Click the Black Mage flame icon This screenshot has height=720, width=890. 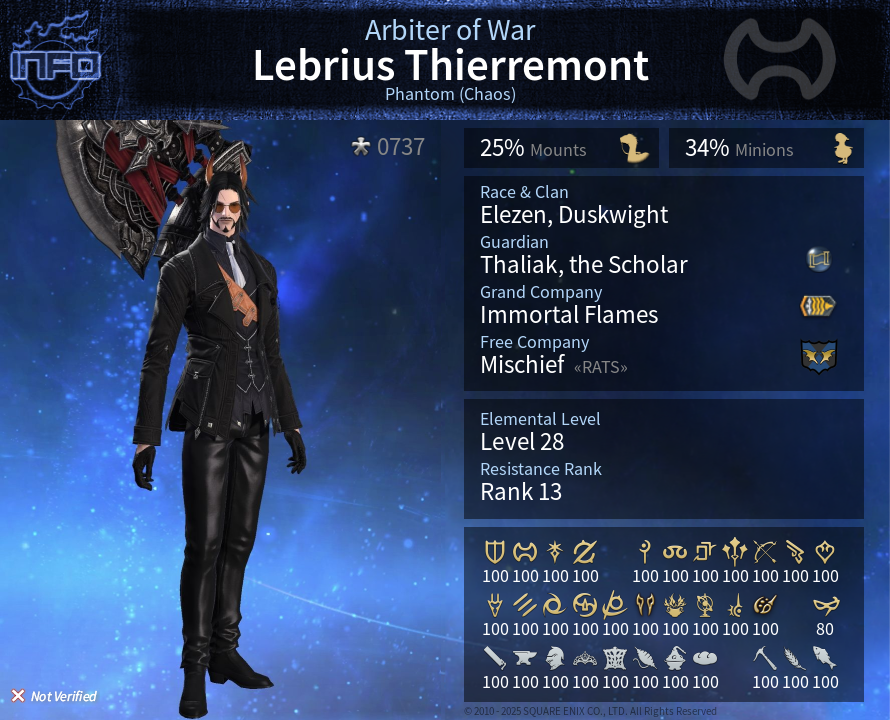[x=675, y=604]
